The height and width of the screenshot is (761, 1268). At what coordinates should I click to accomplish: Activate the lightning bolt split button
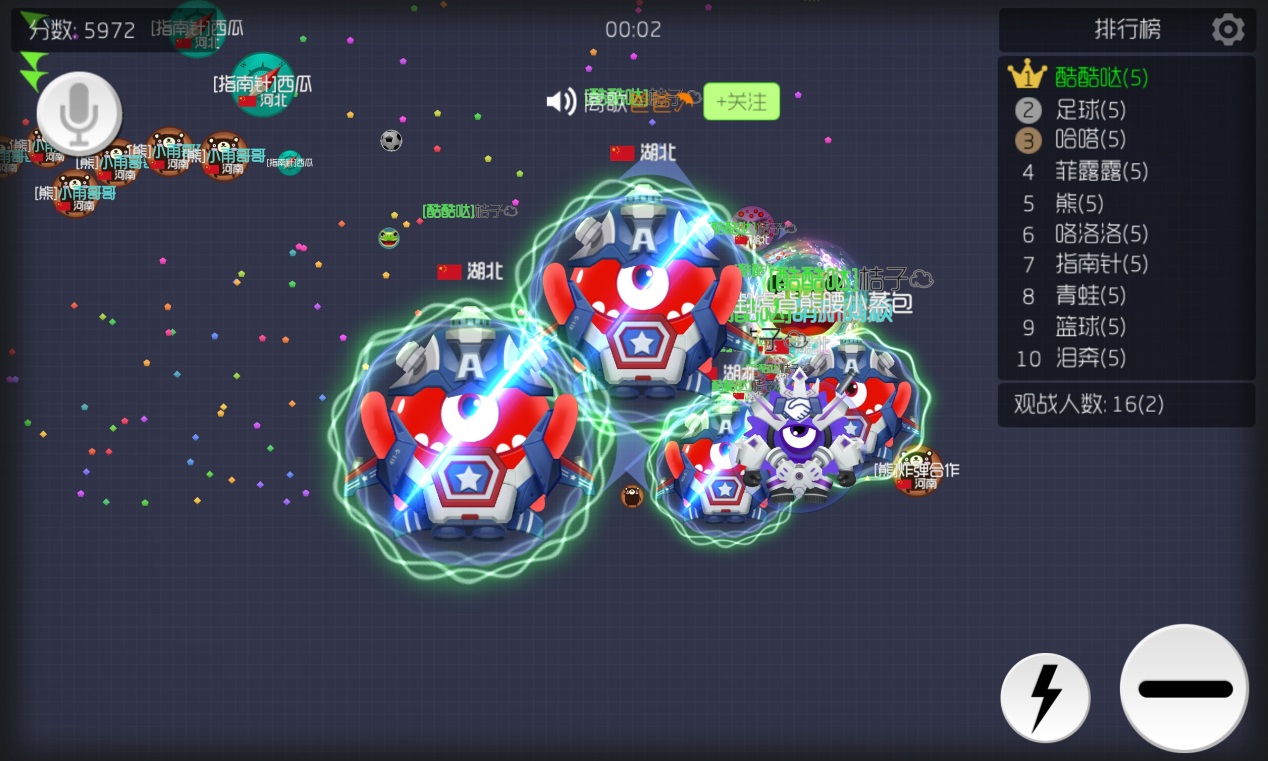[1045, 697]
